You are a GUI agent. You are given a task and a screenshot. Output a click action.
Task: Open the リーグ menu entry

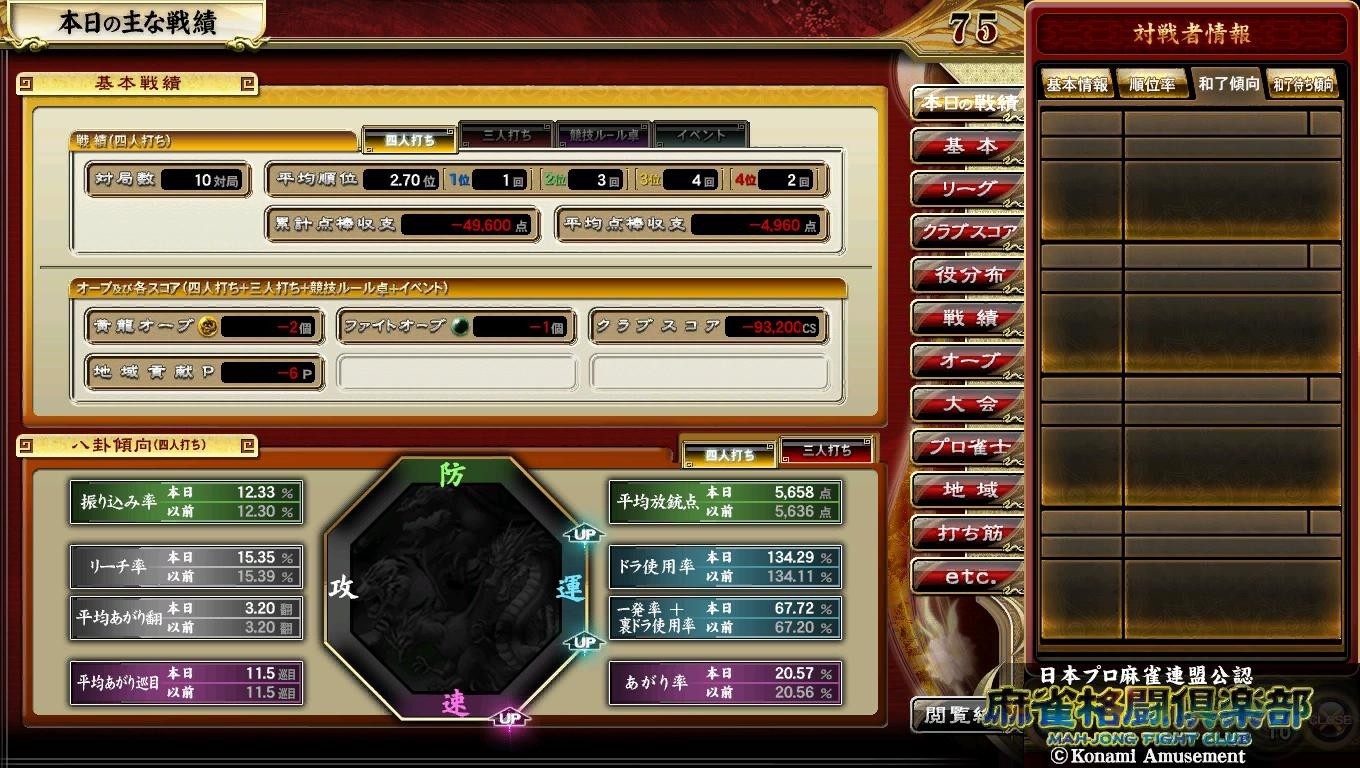coord(968,189)
